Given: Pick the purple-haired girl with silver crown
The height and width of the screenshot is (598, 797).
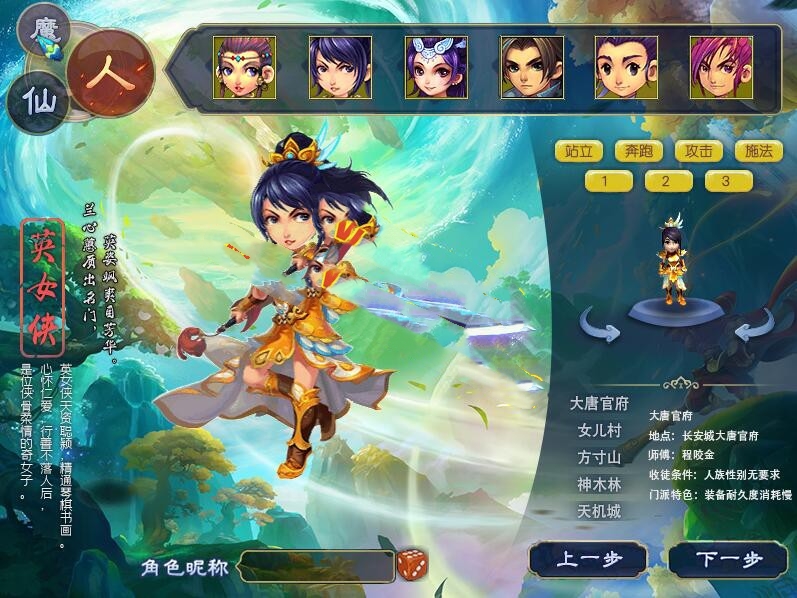Looking at the screenshot, I should [436, 67].
